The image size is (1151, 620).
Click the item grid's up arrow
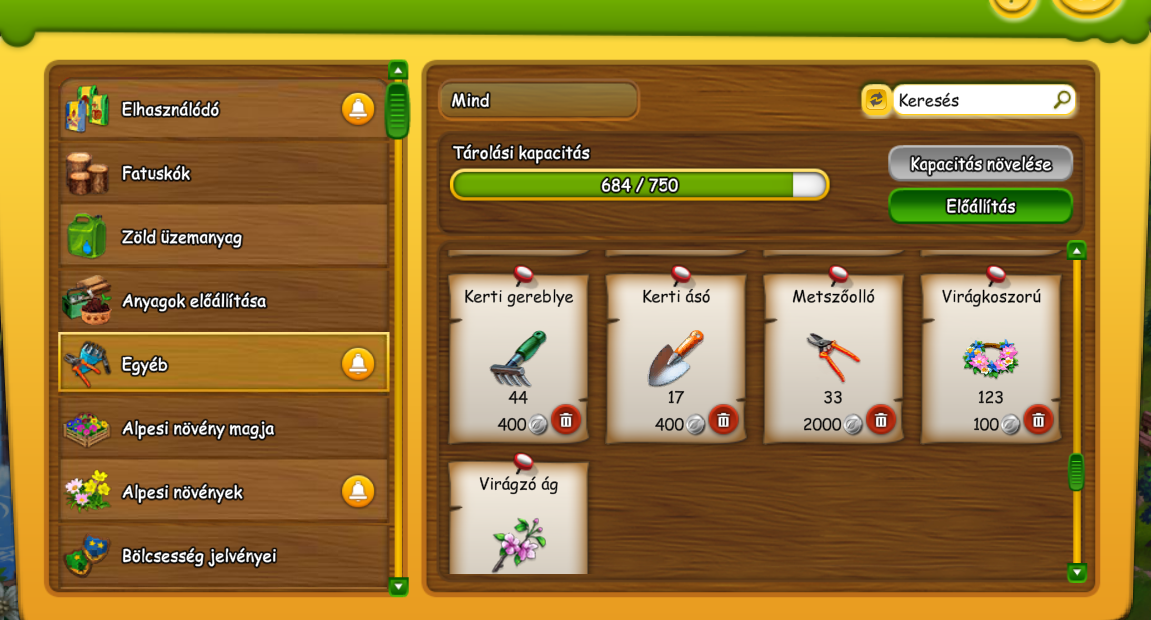click(1076, 250)
